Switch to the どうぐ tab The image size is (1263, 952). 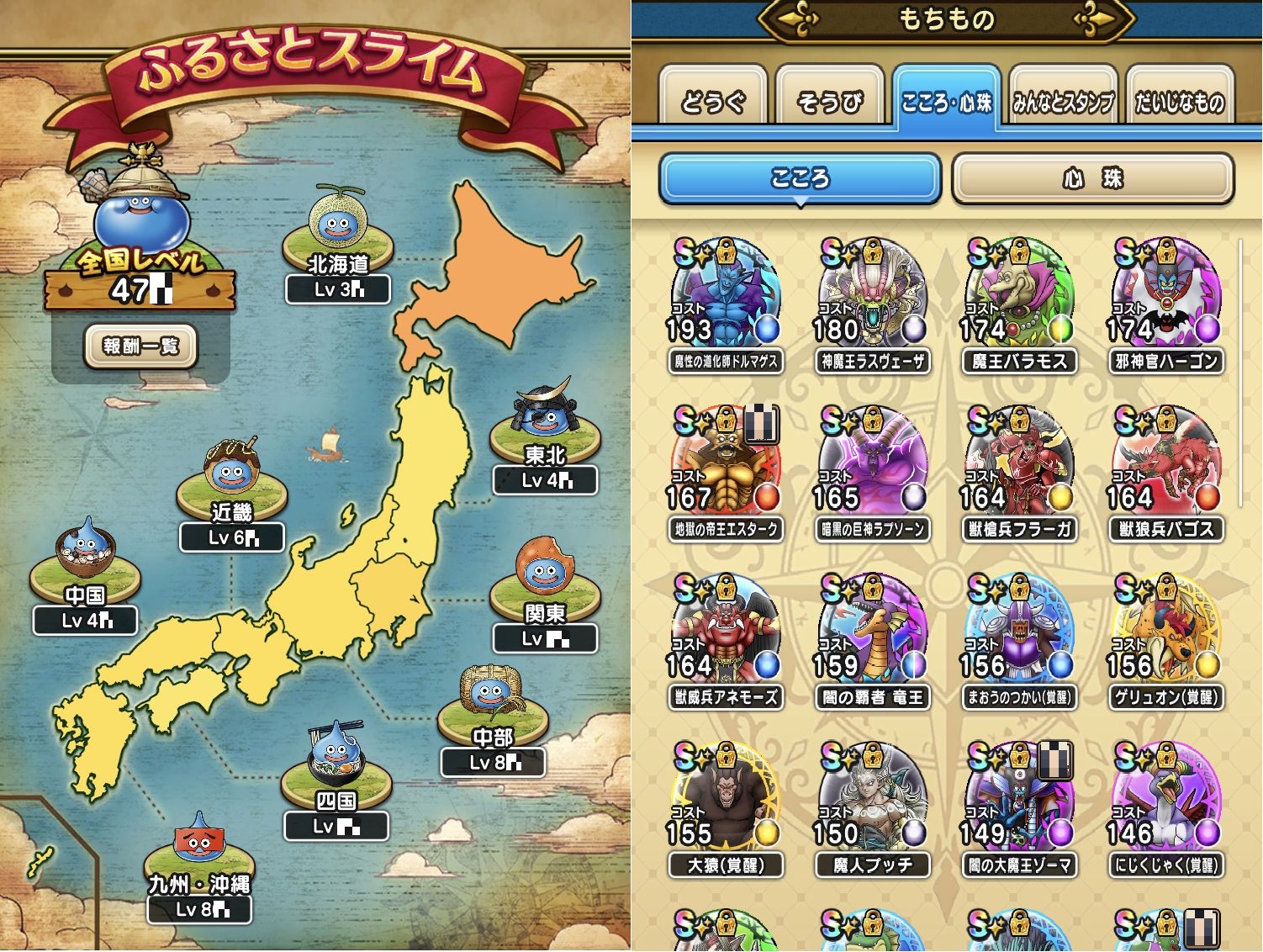pos(712,101)
